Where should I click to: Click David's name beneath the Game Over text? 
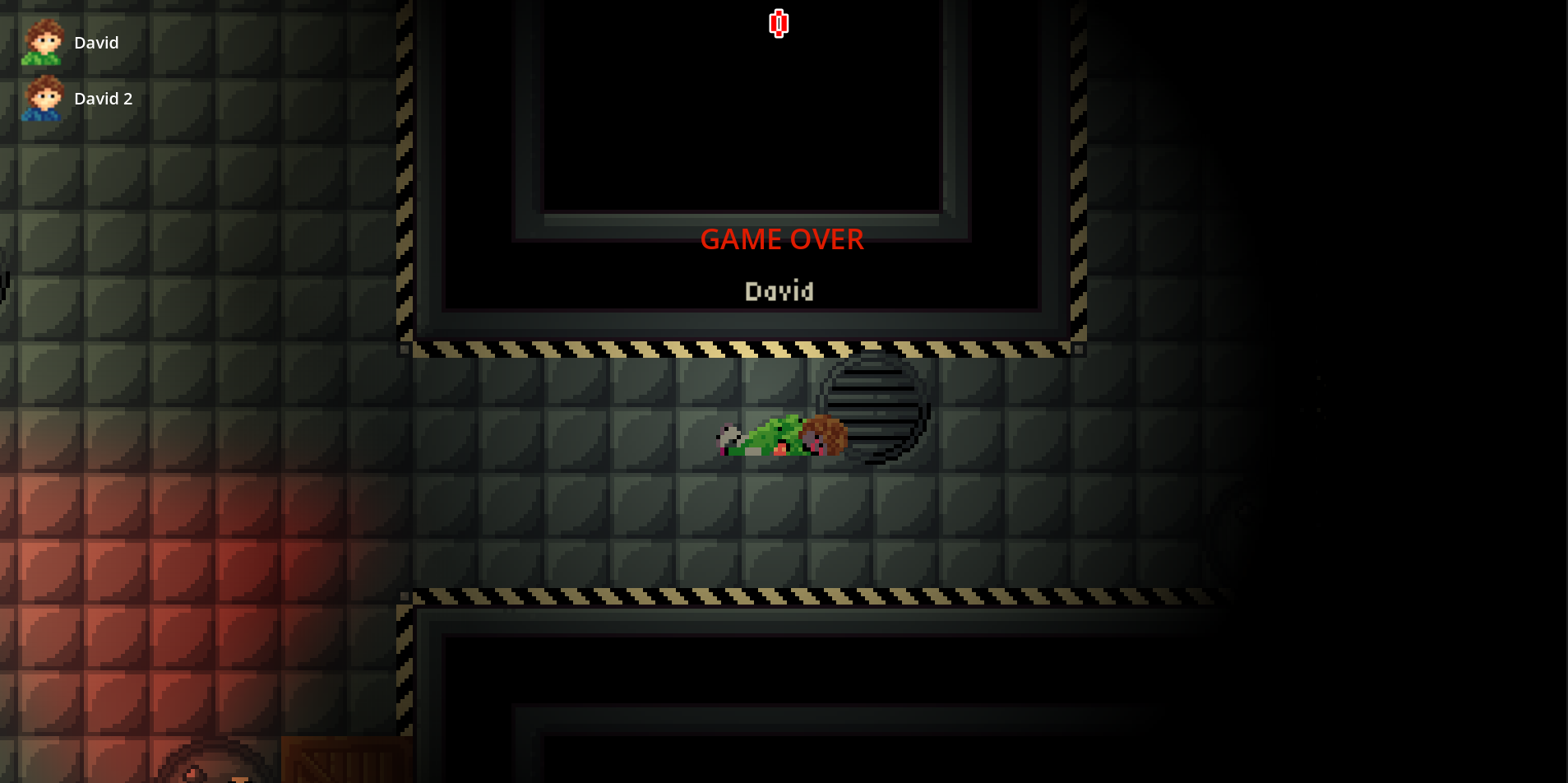pyautogui.click(x=779, y=291)
